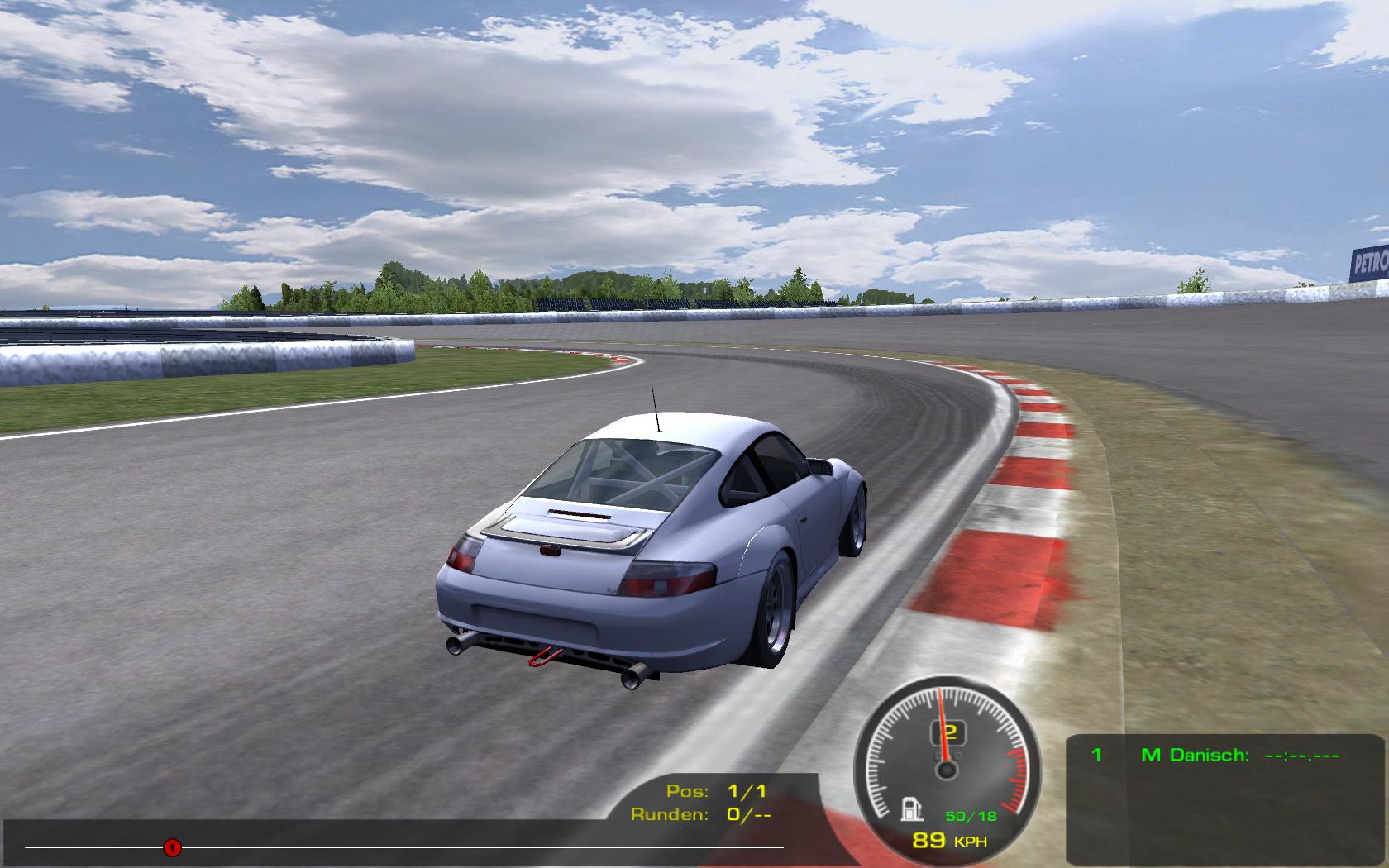Click the red car marker on the track progress line
1389x868 pixels.
click(172, 847)
